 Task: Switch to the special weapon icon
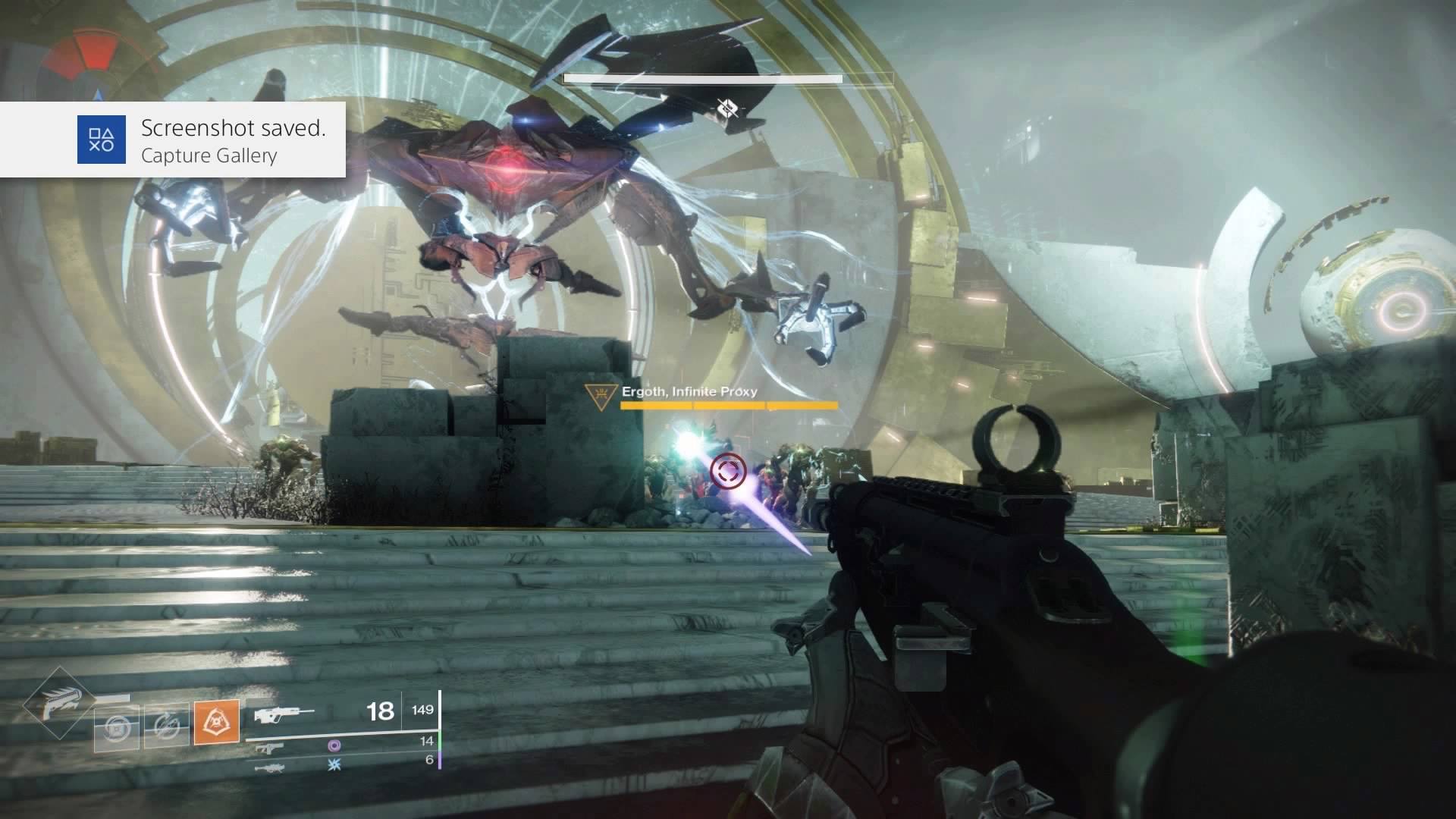point(265,747)
